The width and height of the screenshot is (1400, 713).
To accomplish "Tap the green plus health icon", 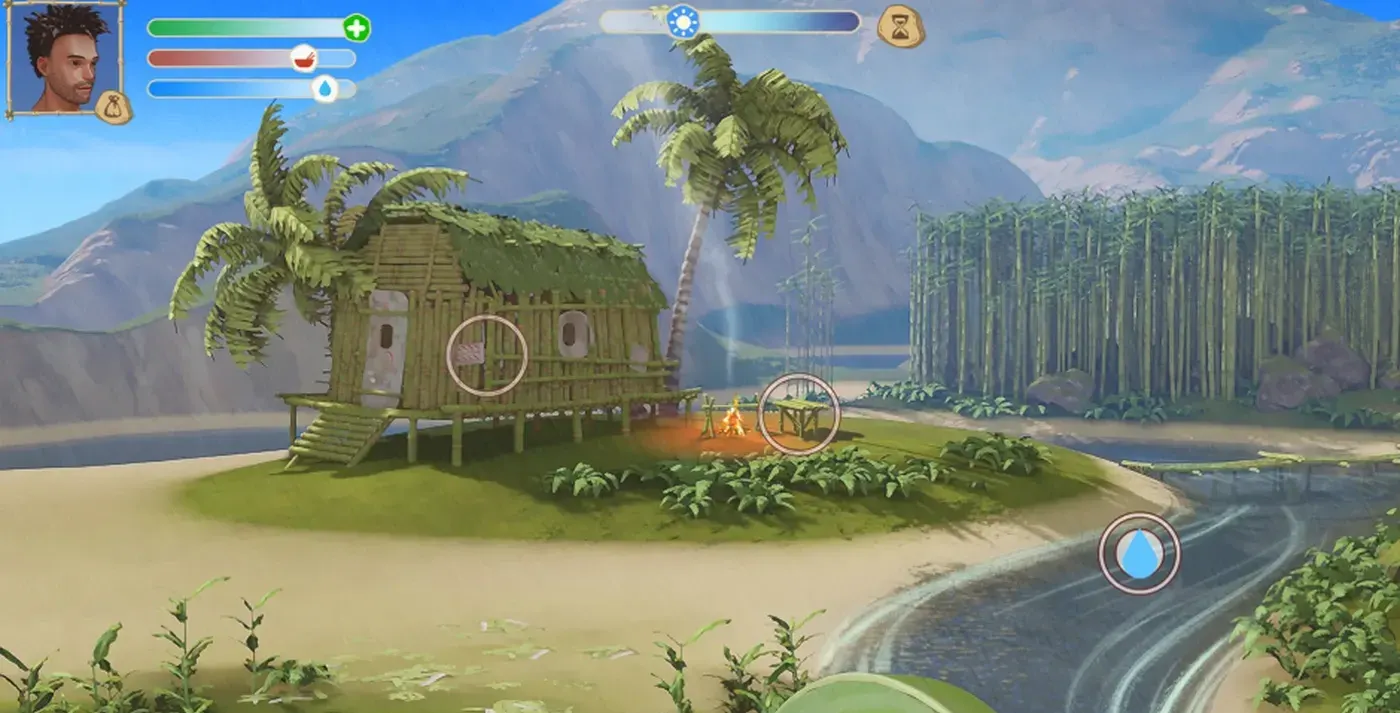I will (x=356, y=28).
